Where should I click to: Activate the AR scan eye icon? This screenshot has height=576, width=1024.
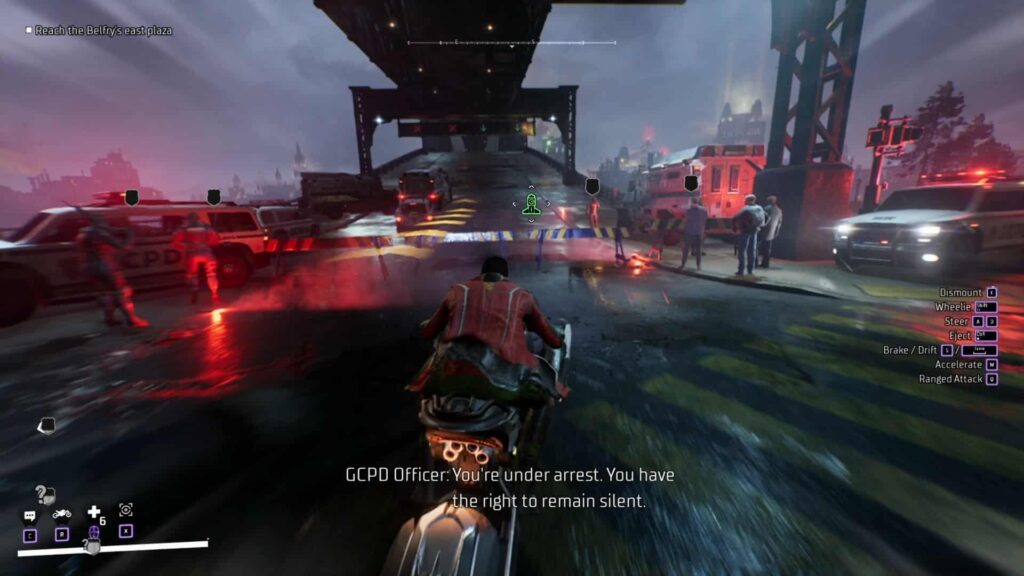(126, 510)
